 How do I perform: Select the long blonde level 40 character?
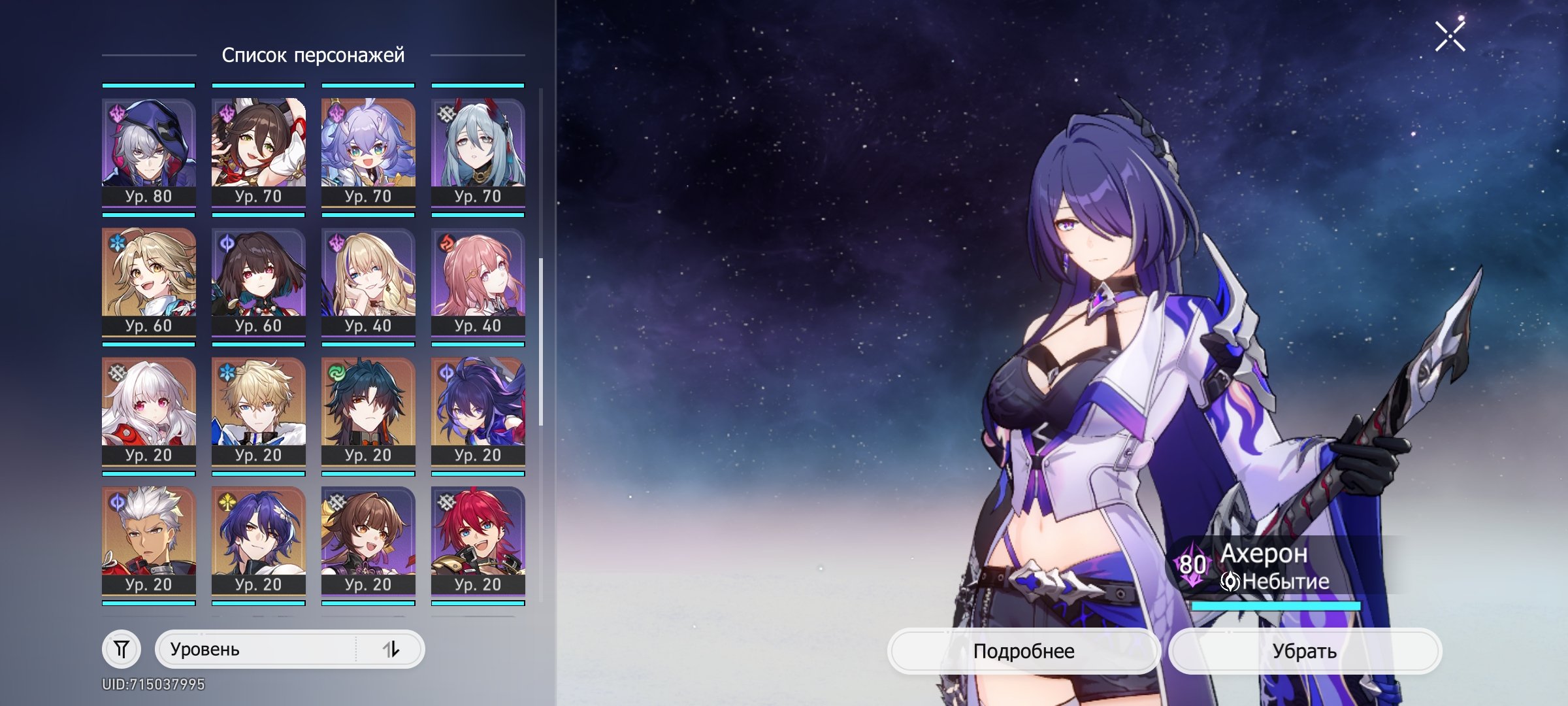pos(368,281)
